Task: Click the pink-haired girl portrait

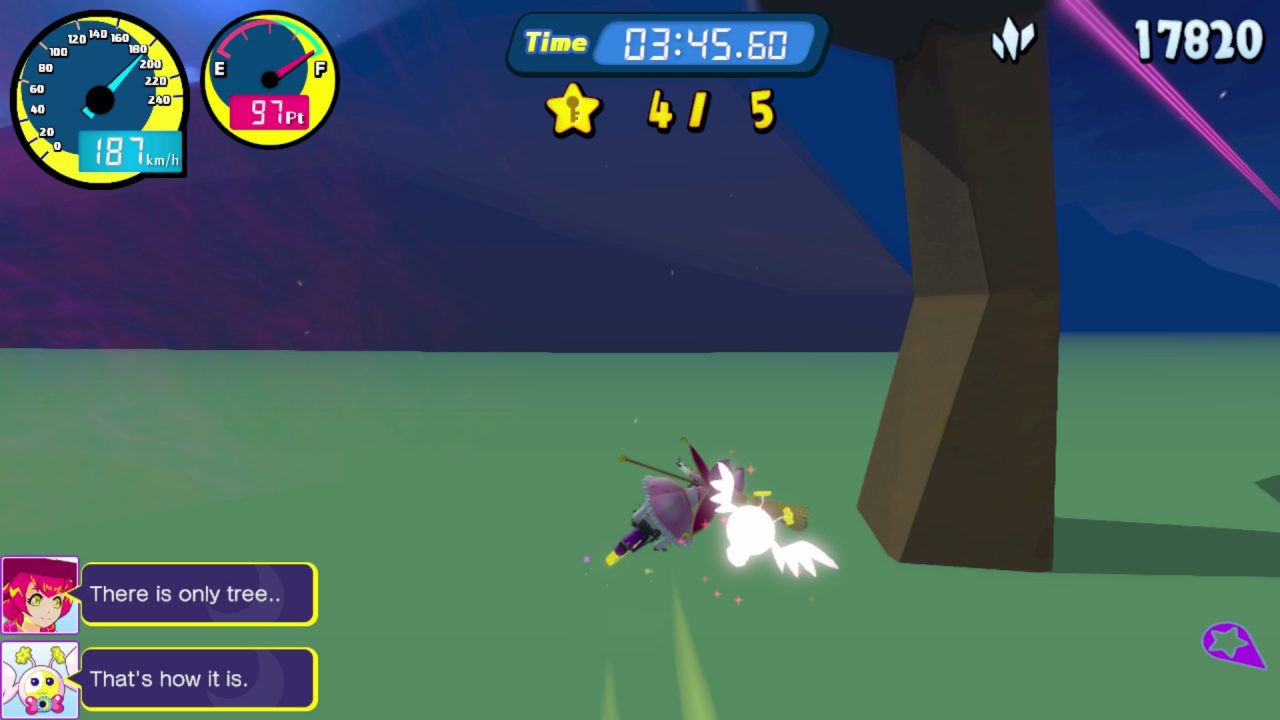Action: point(40,595)
